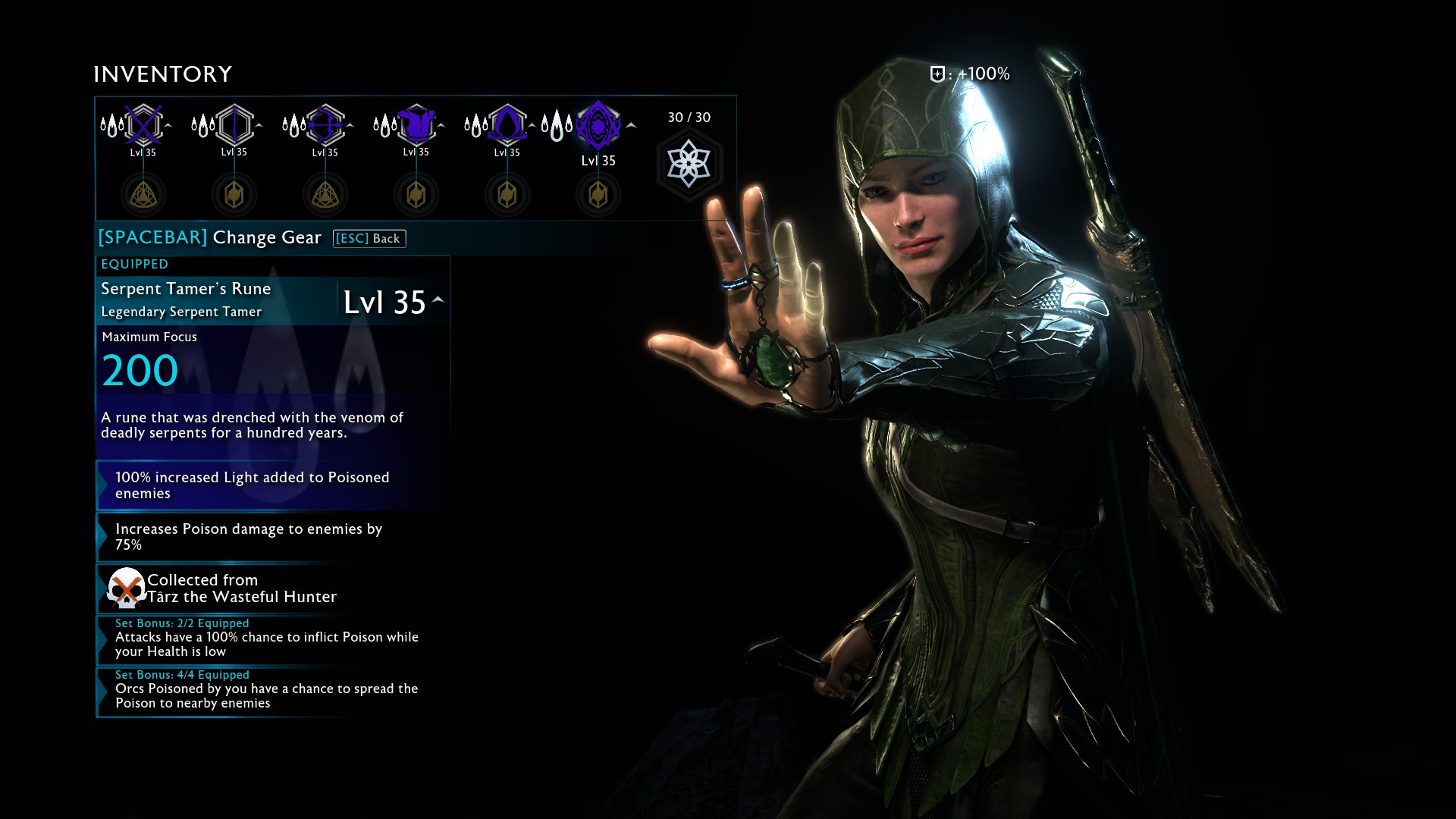Select the gem socket under the cloak

[507, 195]
